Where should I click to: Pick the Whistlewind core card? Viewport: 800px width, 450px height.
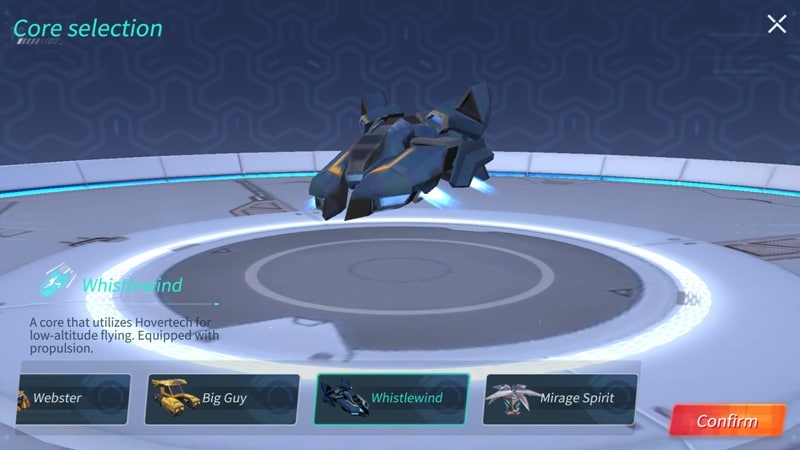tap(392, 398)
